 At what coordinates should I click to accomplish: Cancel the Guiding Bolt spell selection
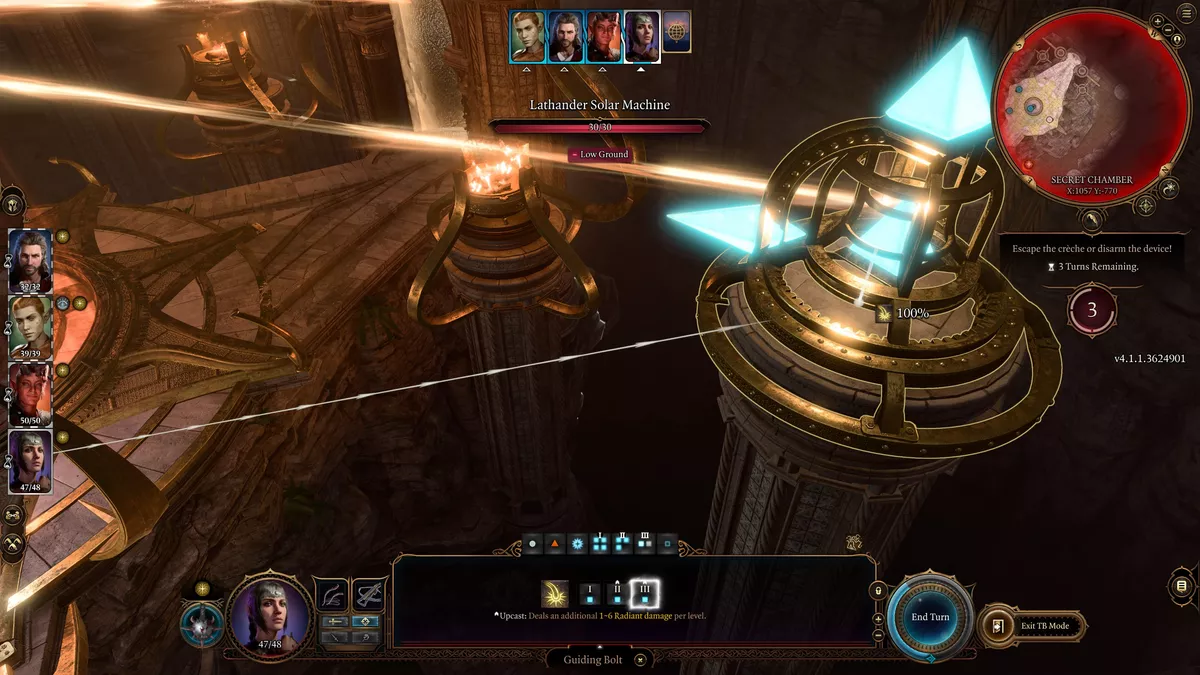coord(641,660)
